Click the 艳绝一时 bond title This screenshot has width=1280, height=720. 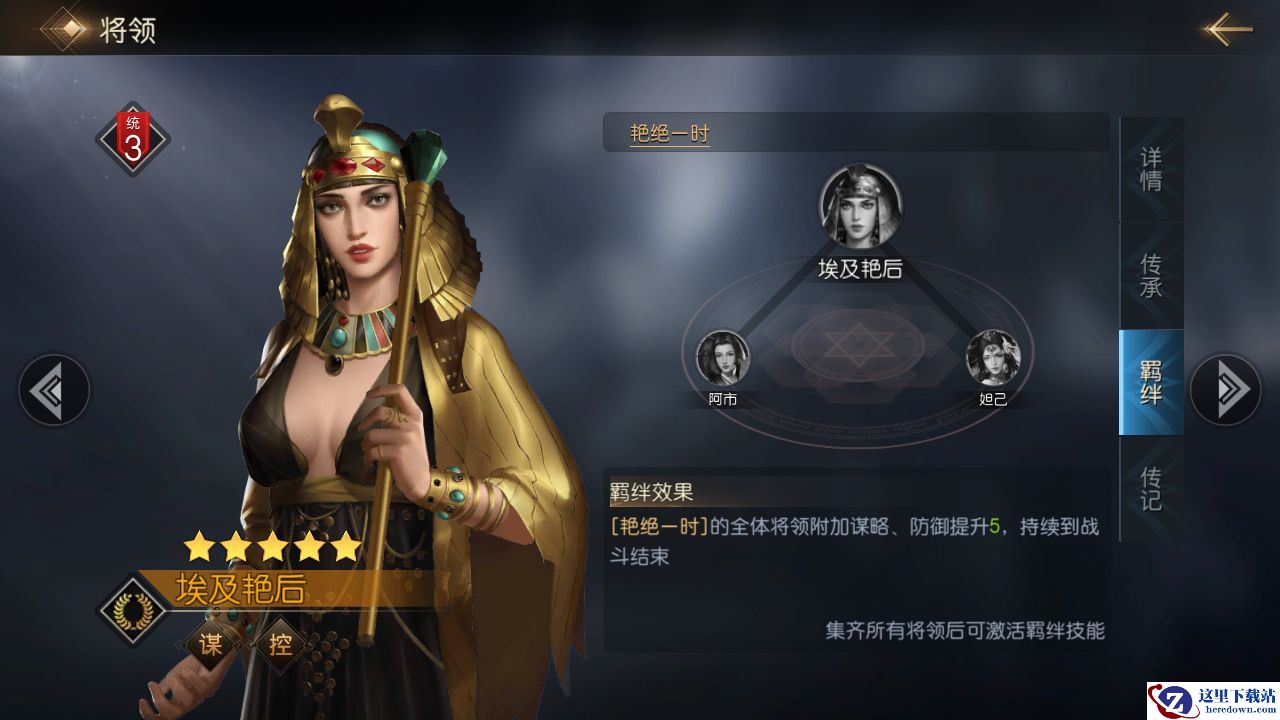point(669,133)
